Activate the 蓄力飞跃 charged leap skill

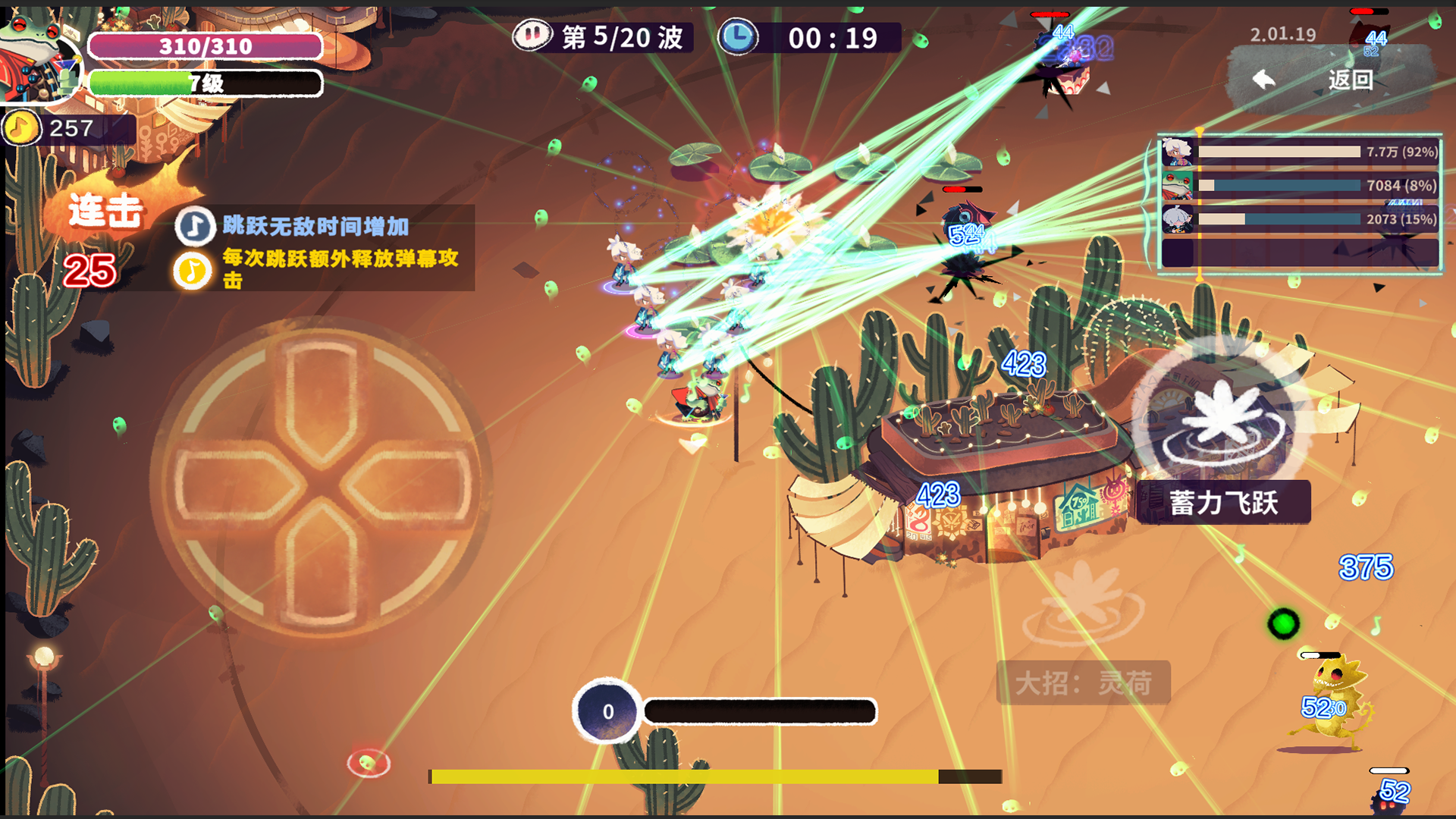[x=1222, y=423]
